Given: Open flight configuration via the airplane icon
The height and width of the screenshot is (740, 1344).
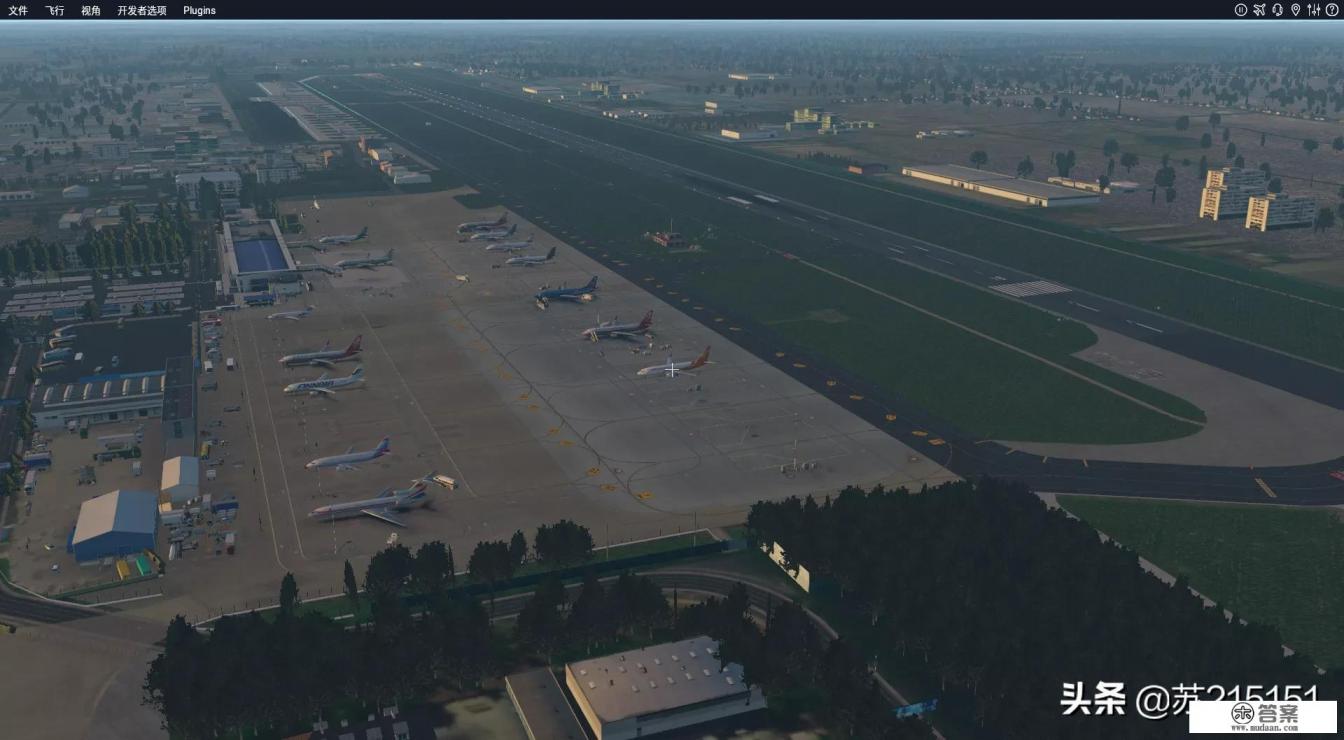Looking at the screenshot, I should (x=1259, y=10).
